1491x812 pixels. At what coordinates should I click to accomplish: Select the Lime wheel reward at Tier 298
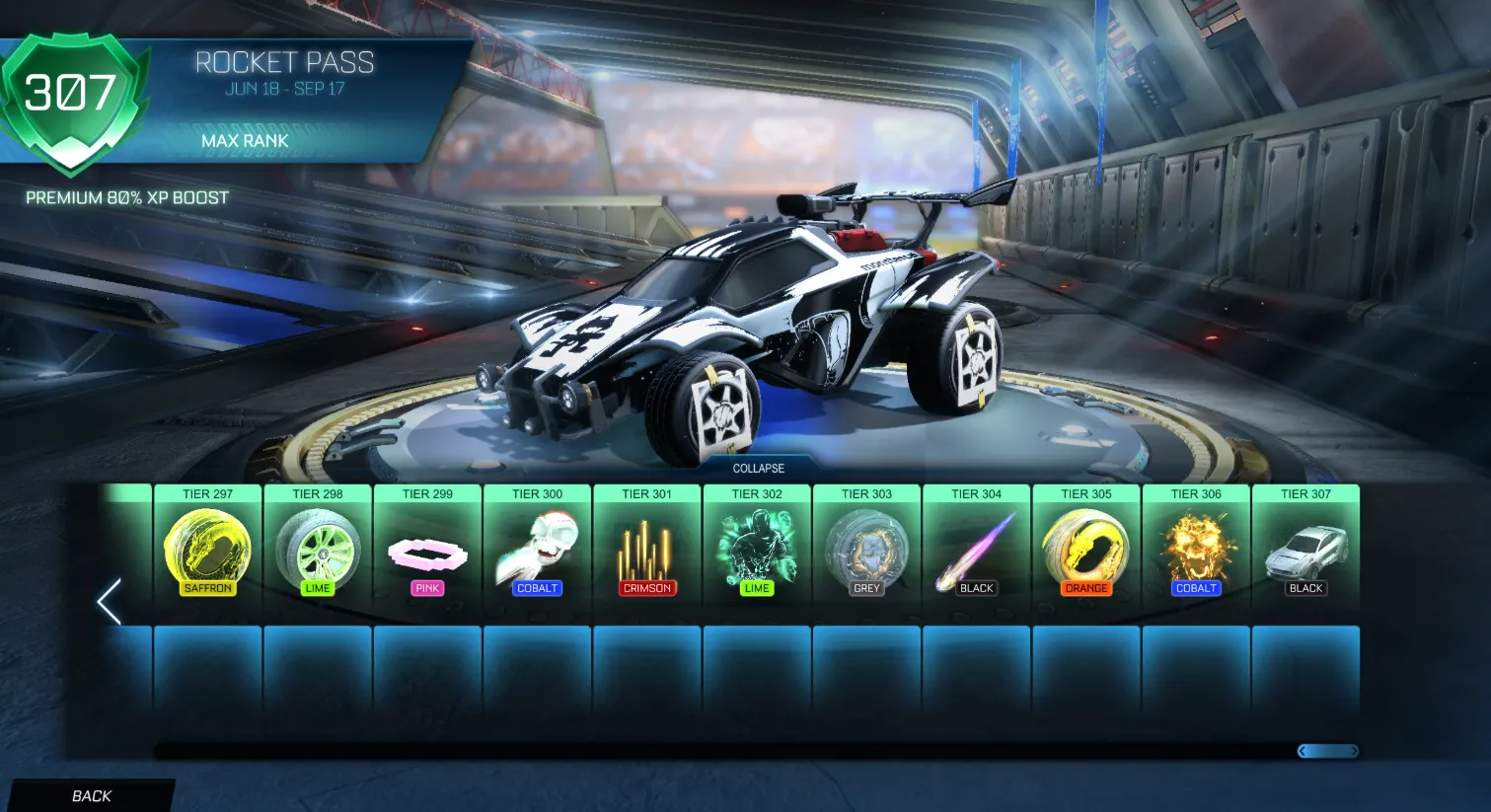click(x=318, y=551)
